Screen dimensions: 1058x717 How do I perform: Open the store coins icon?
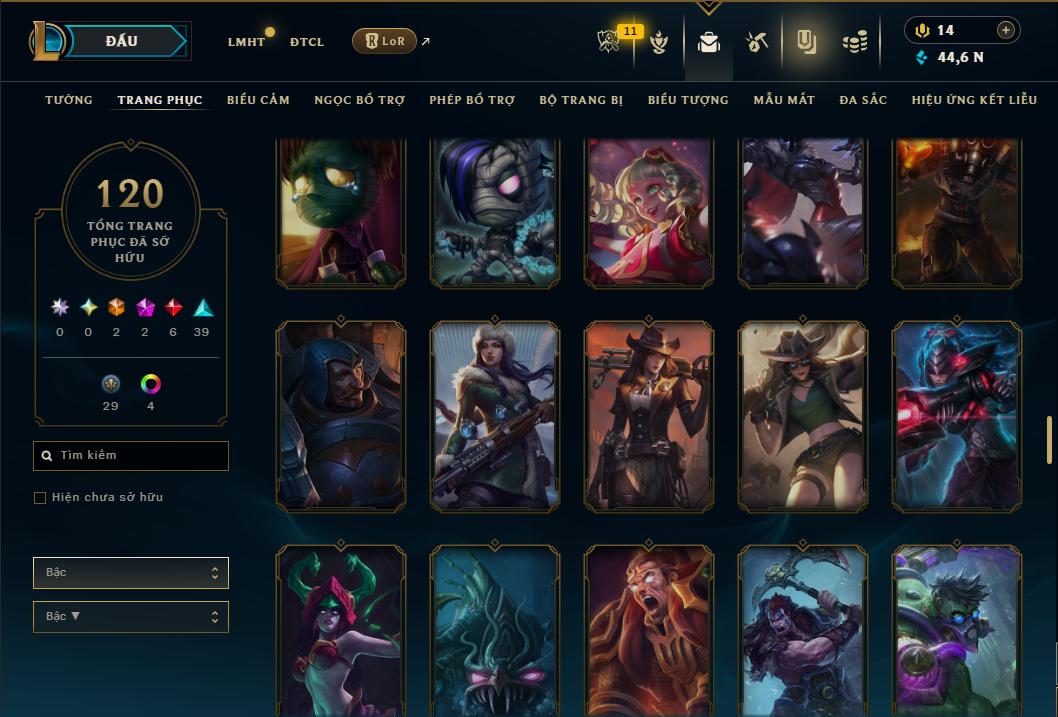click(854, 42)
